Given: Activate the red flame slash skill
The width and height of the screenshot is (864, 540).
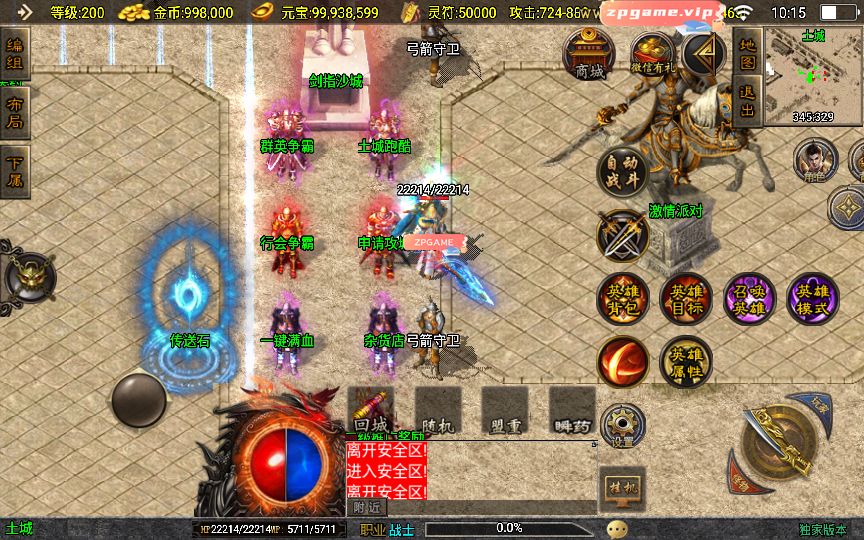Looking at the screenshot, I should [622, 362].
